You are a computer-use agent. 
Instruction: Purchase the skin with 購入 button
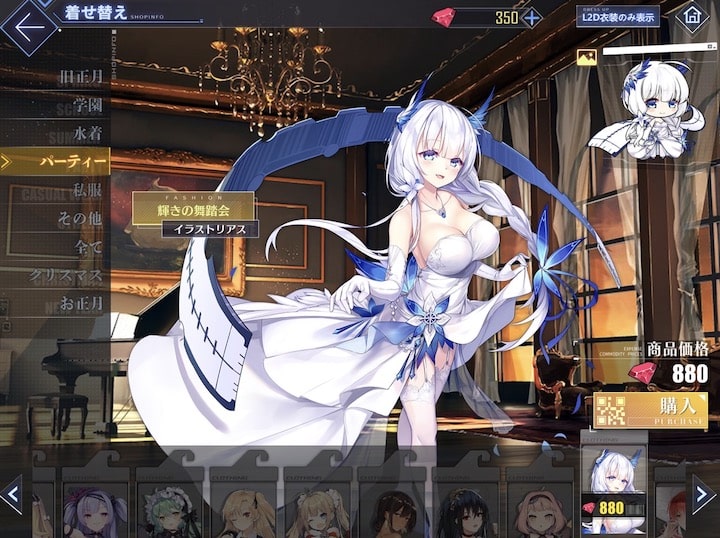pyautogui.click(x=650, y=411)
